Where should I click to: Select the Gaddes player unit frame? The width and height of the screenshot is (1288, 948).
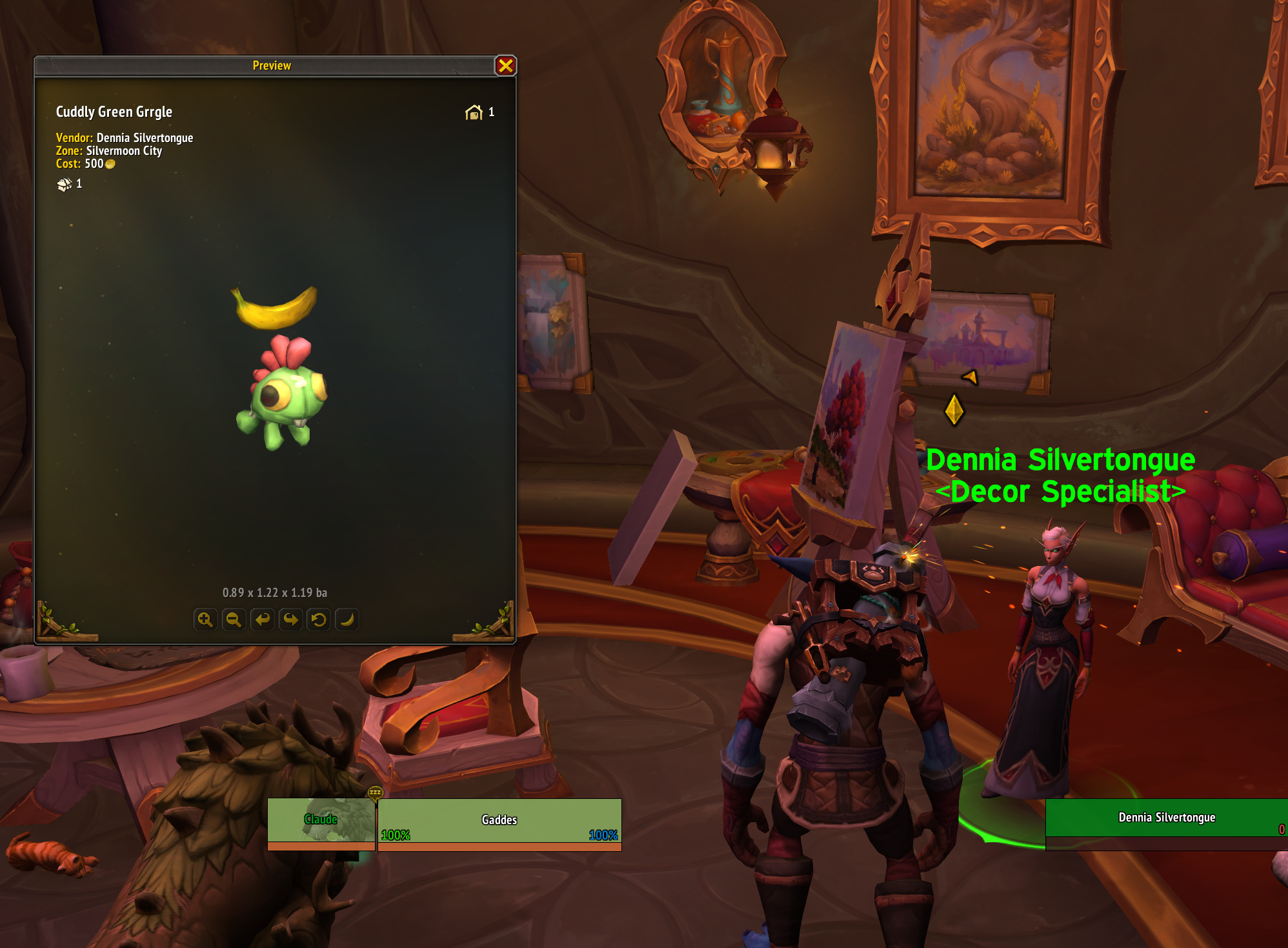coord(499,824)
